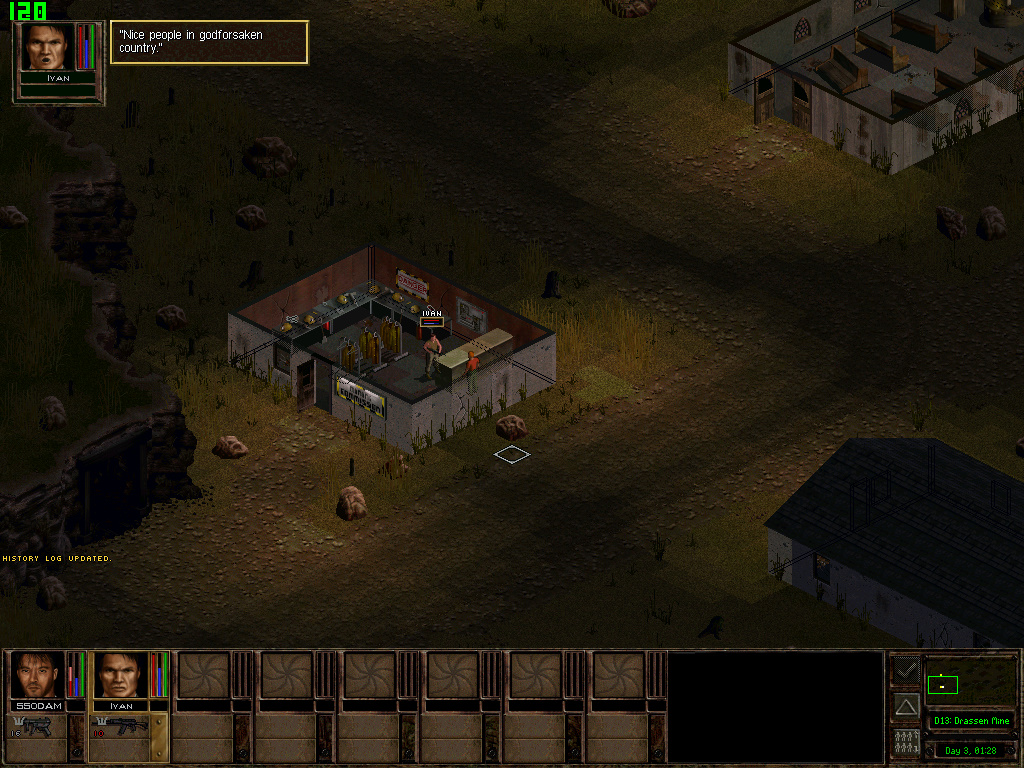Click the checkmark end turn button
The image size is (1024, 768).
click(x=905, y=670)
